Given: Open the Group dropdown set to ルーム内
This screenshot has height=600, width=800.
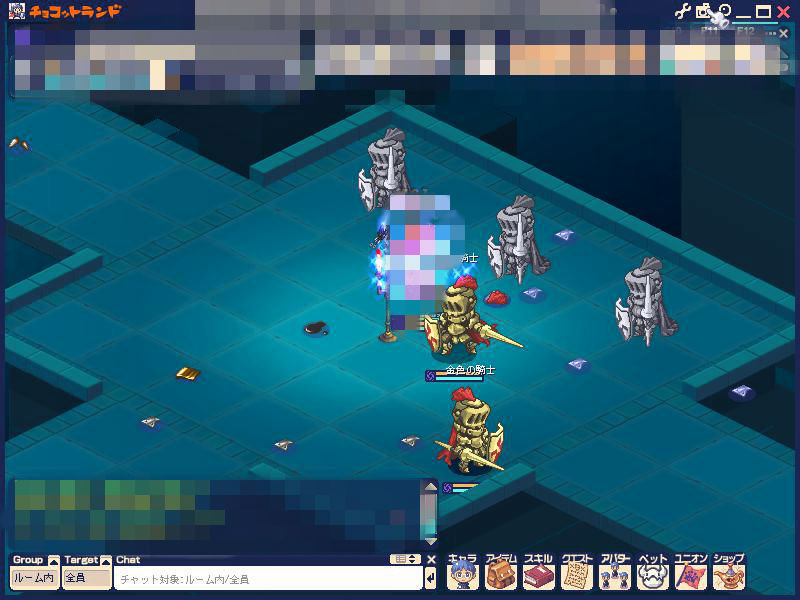Looking at the screenshot, I should pos(34,578).
